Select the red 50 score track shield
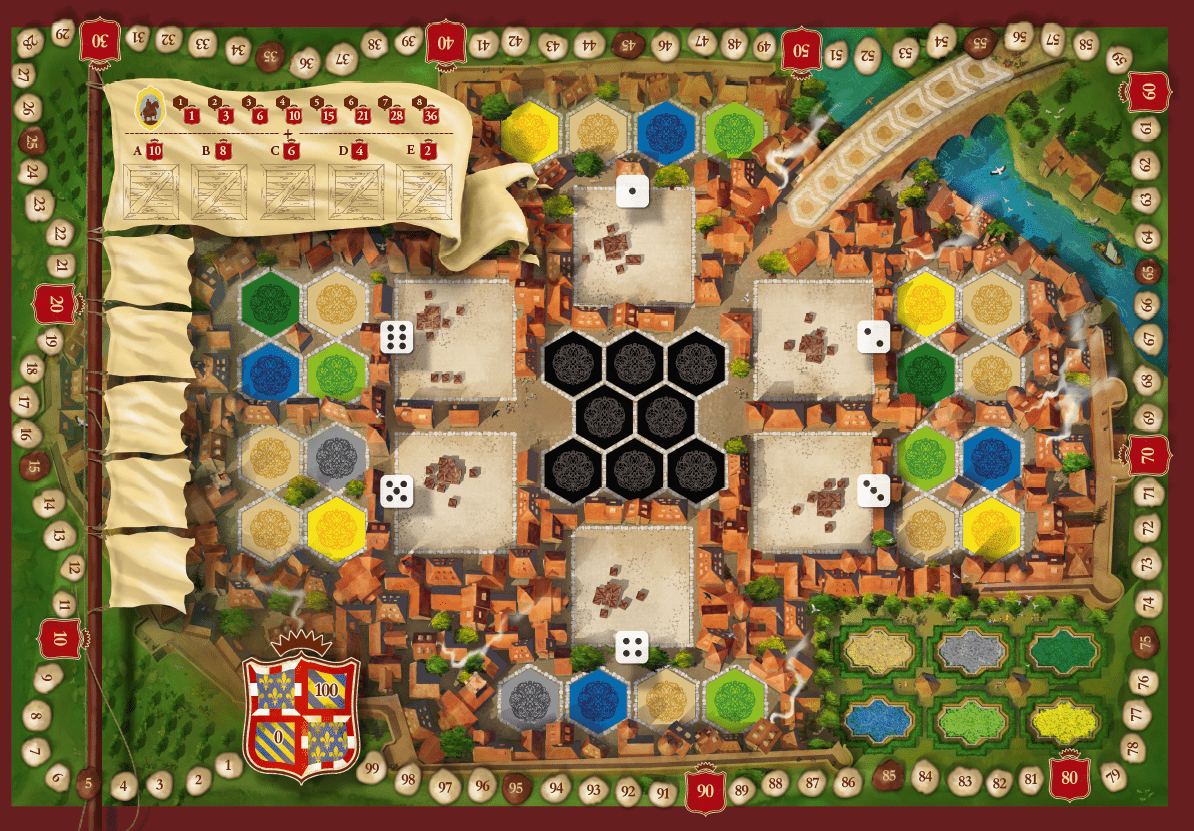This screenshot has width=1194, height=831. (801, 49)
